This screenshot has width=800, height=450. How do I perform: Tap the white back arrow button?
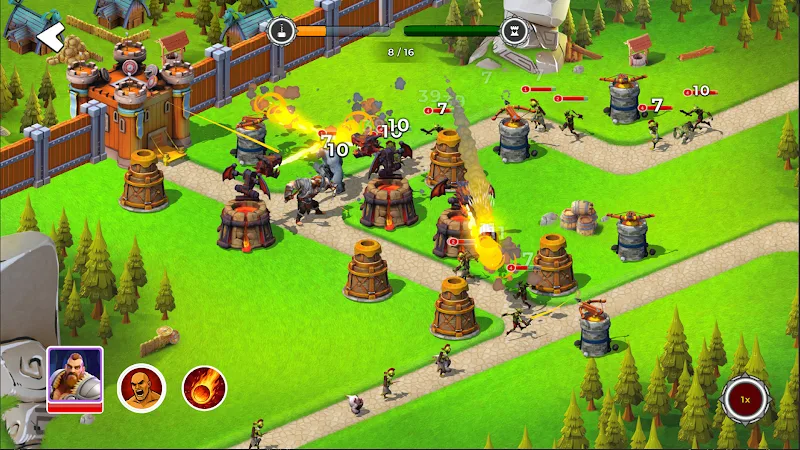pos(49,36)
